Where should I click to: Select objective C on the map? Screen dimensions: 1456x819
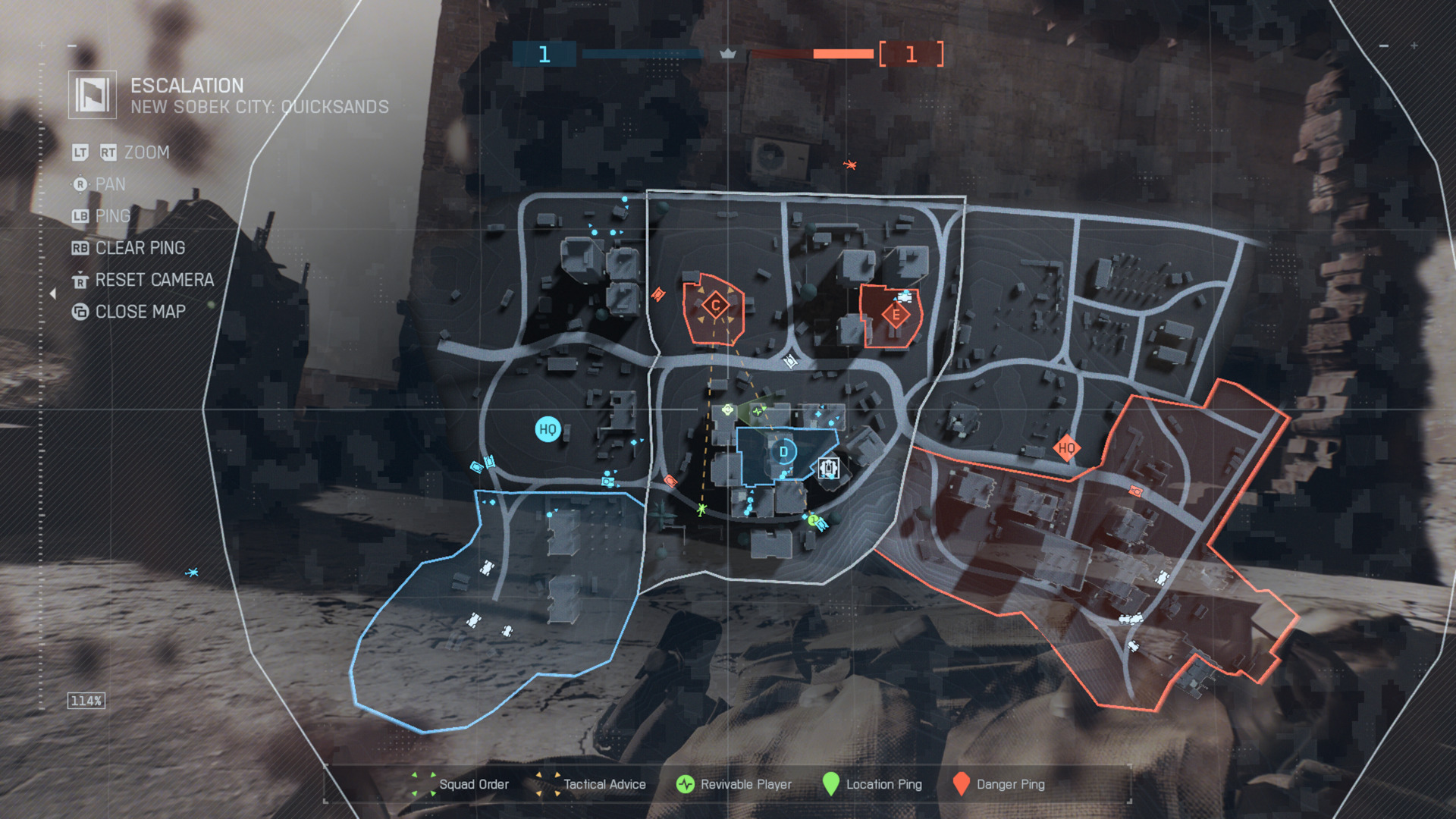click(x=715, y=306)
